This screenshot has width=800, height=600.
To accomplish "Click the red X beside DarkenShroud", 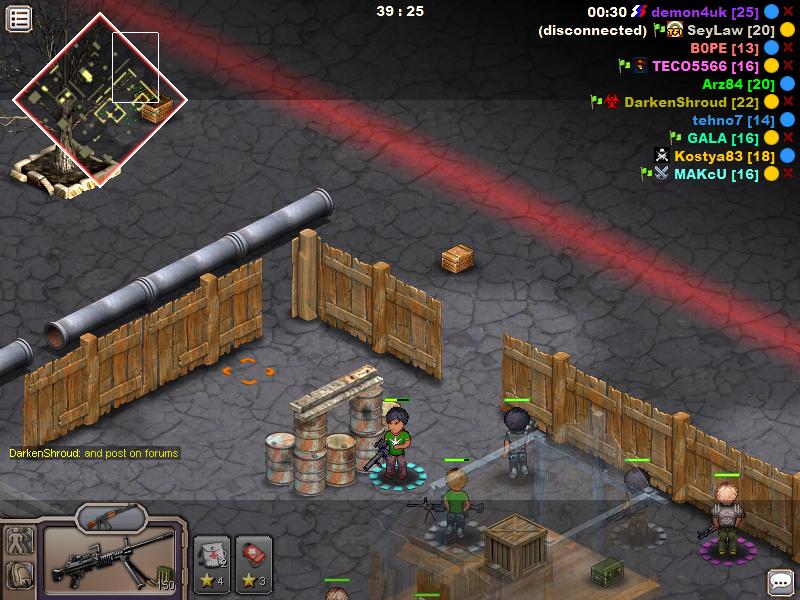I will click(x=788, y=102).
